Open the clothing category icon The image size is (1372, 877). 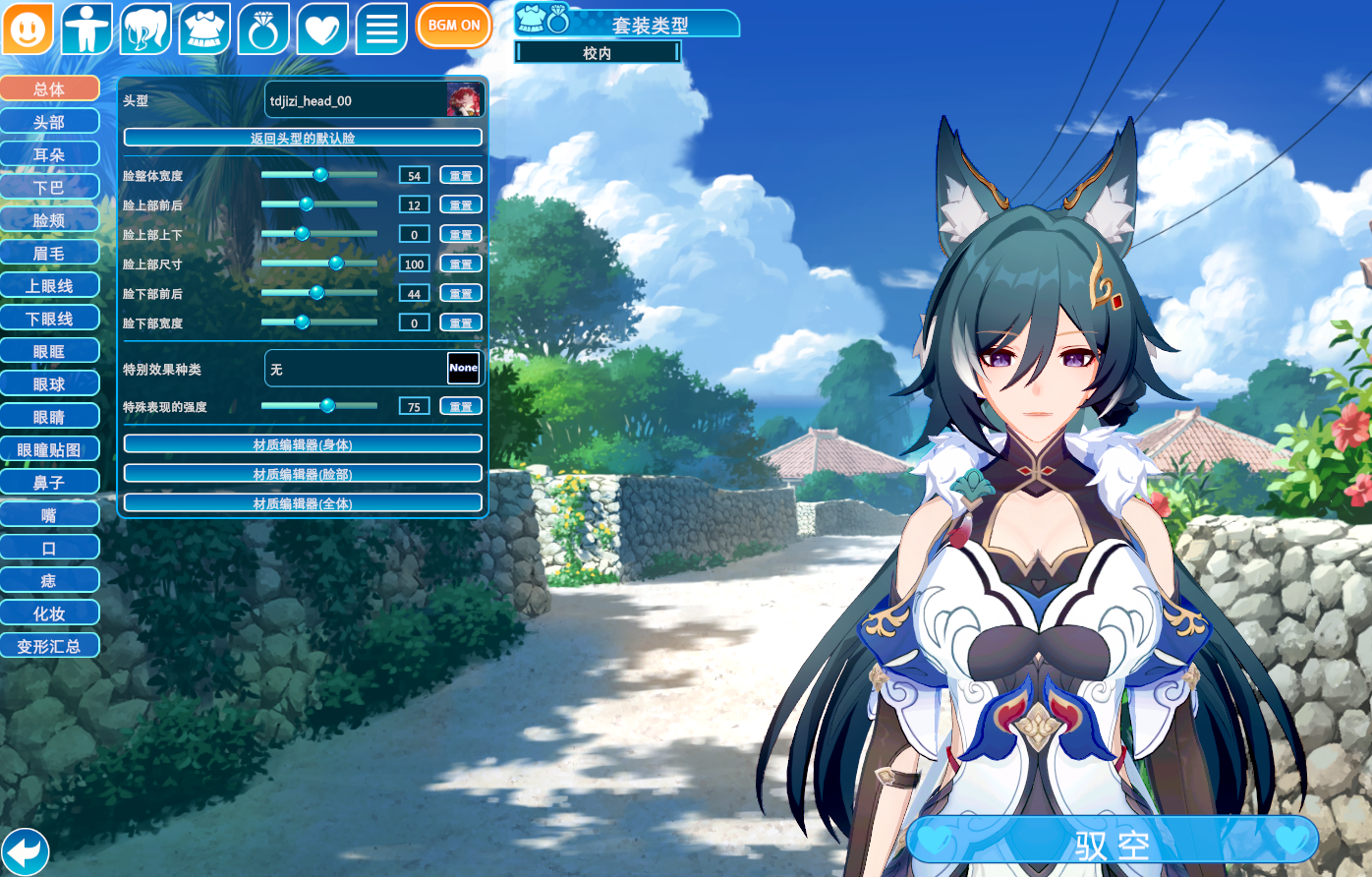coord(204,29)
